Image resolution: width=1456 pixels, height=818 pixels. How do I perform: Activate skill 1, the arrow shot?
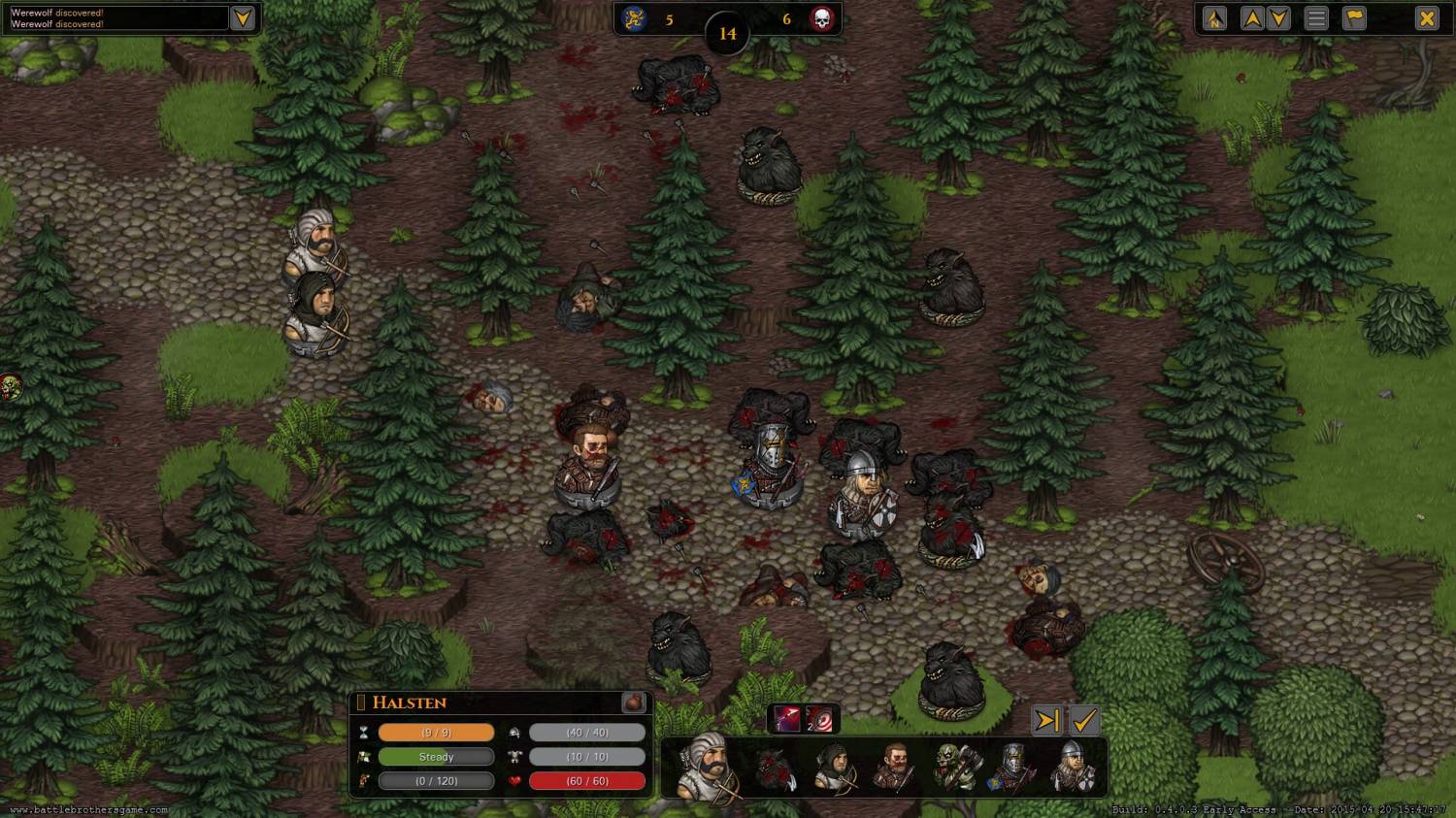click(786, 719)
